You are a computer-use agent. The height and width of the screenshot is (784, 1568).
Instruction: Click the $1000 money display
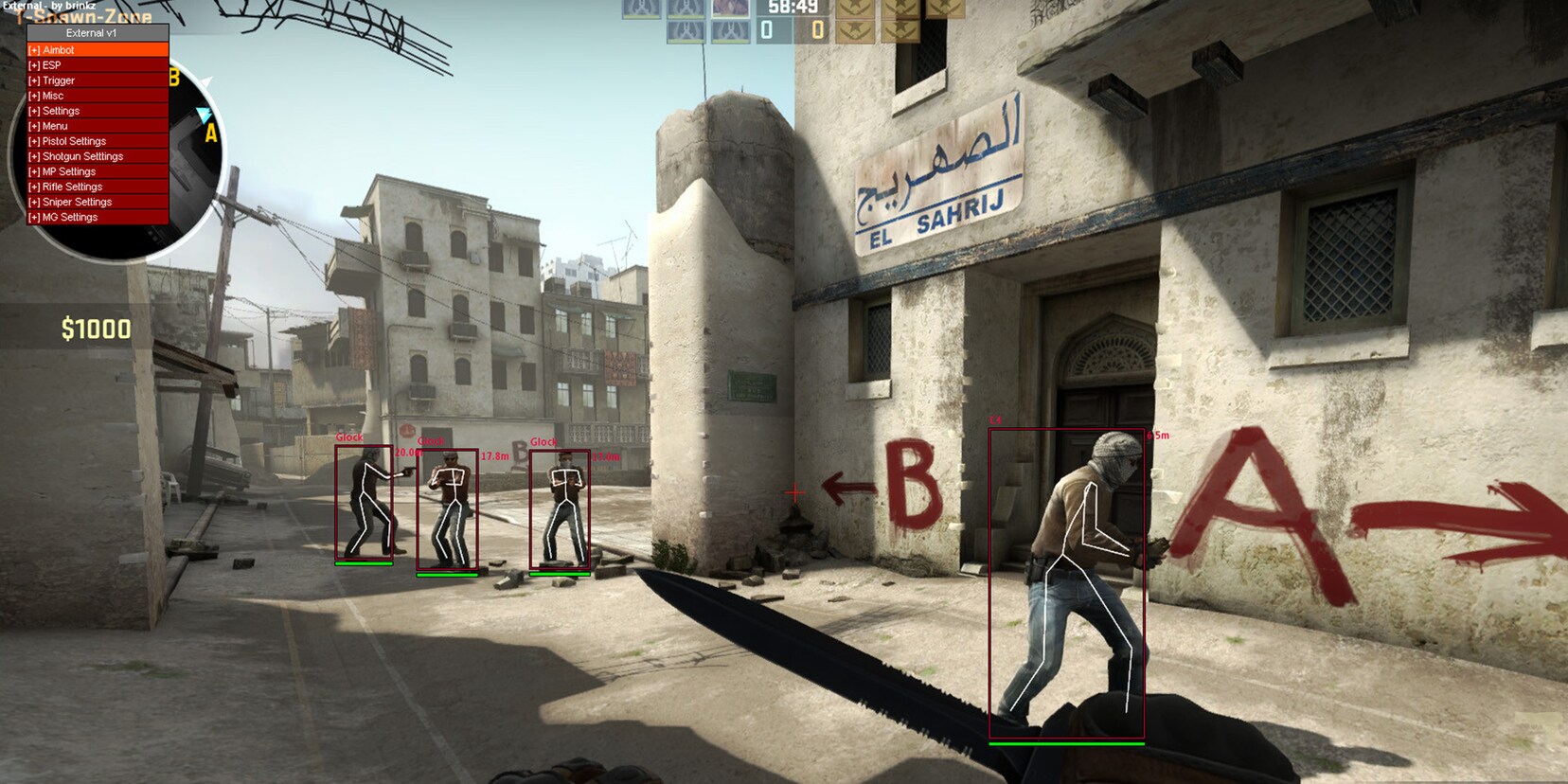pyautogui.click(x=95, y=330)
